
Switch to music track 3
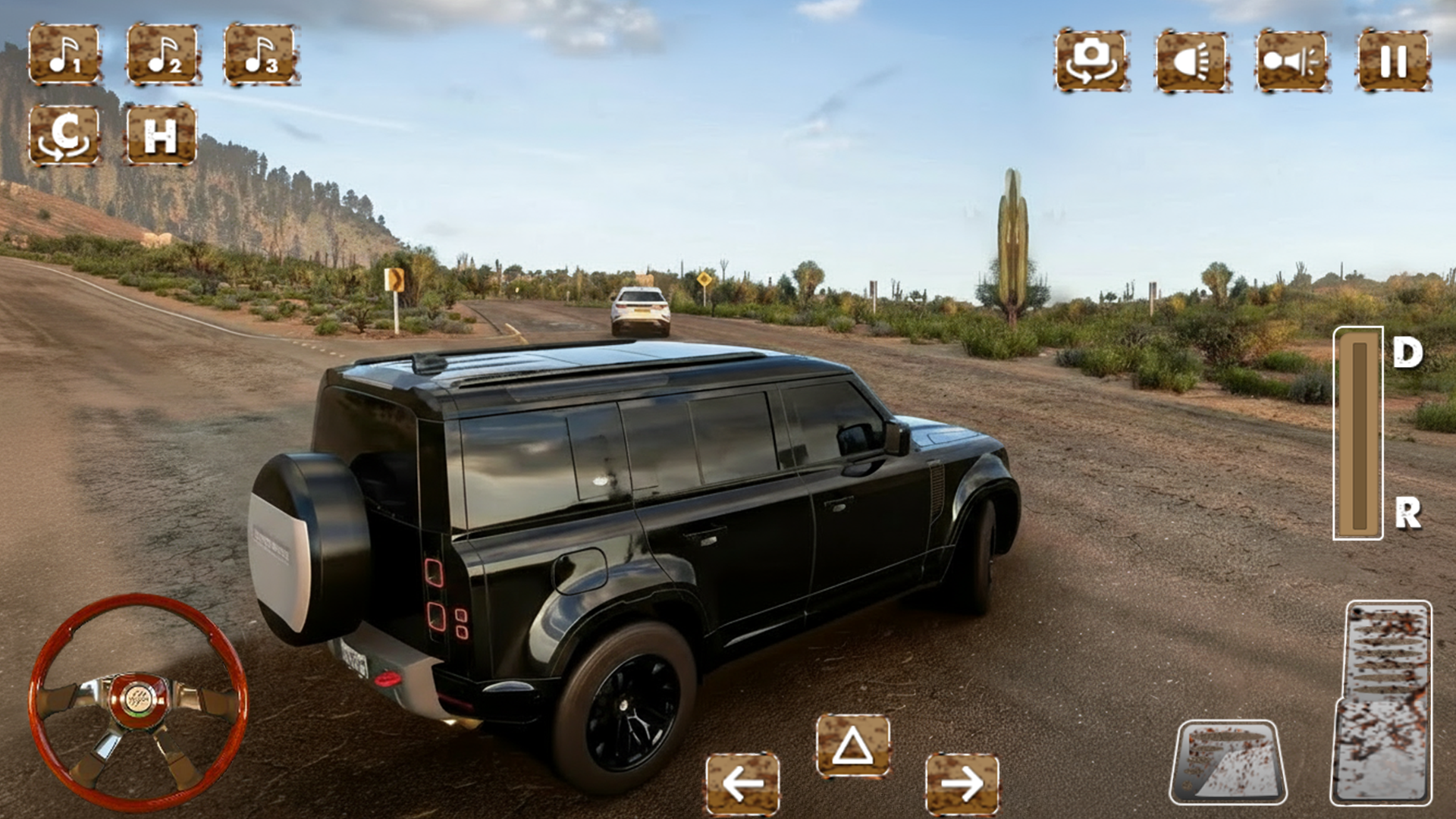tap(260, 54)
